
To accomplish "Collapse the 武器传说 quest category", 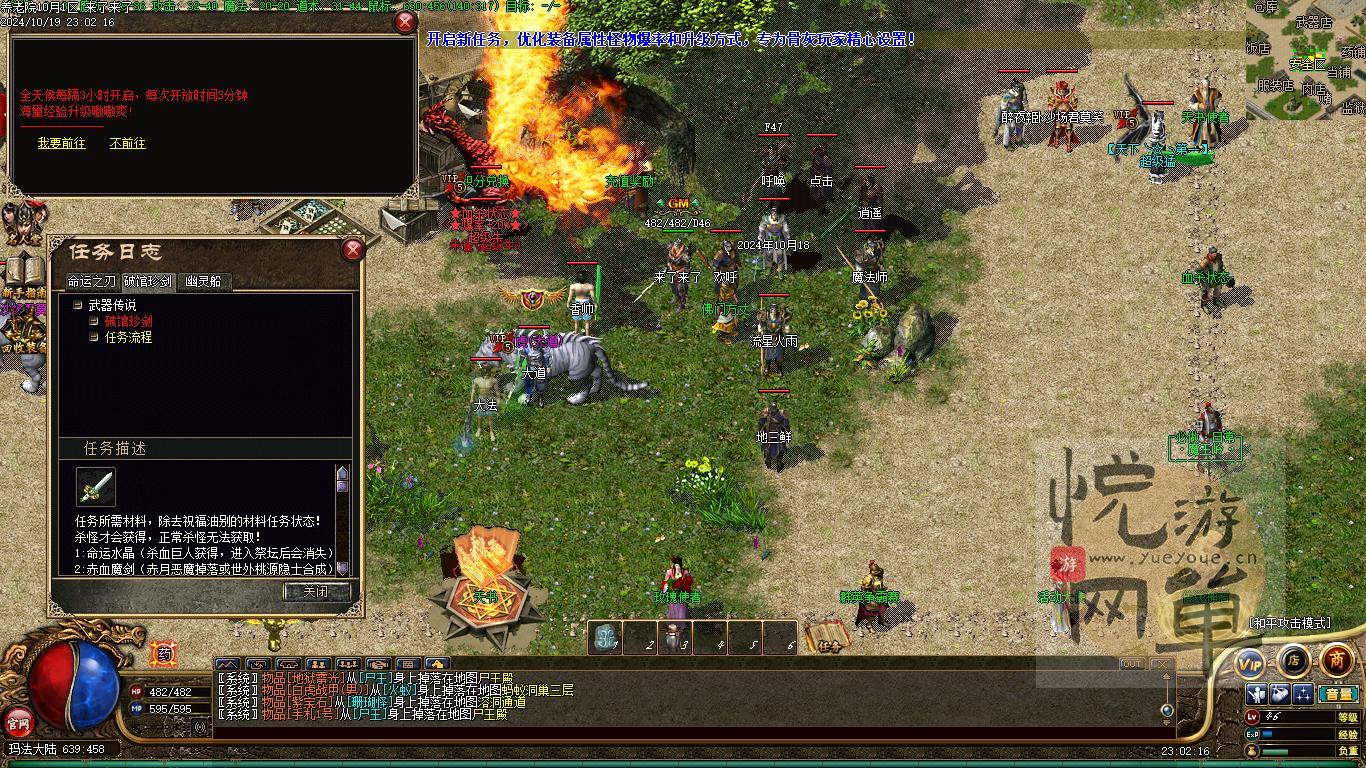I will (x=78, y=305).
